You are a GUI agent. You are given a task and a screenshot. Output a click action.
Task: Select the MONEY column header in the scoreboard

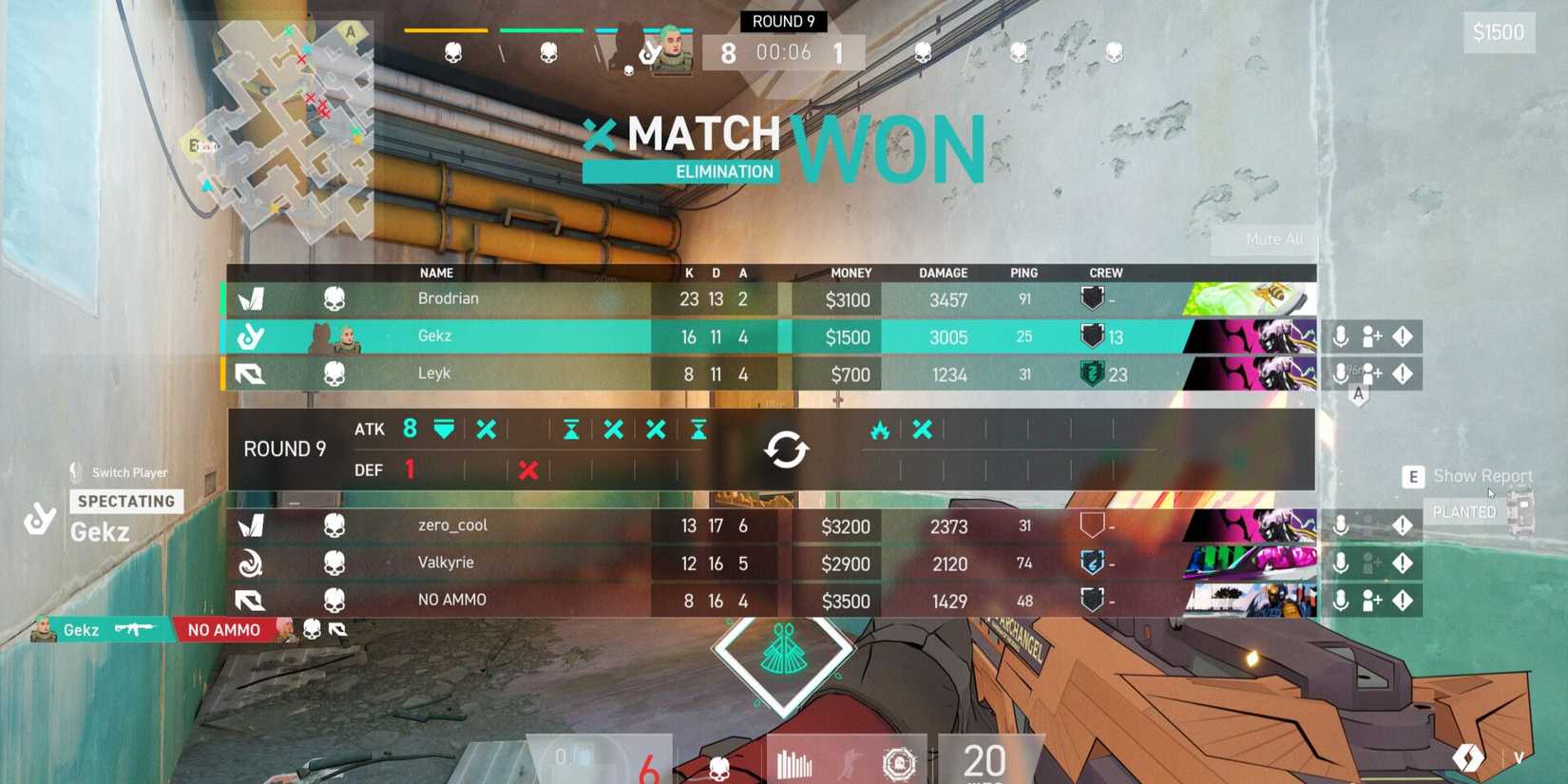coord(851,273)
